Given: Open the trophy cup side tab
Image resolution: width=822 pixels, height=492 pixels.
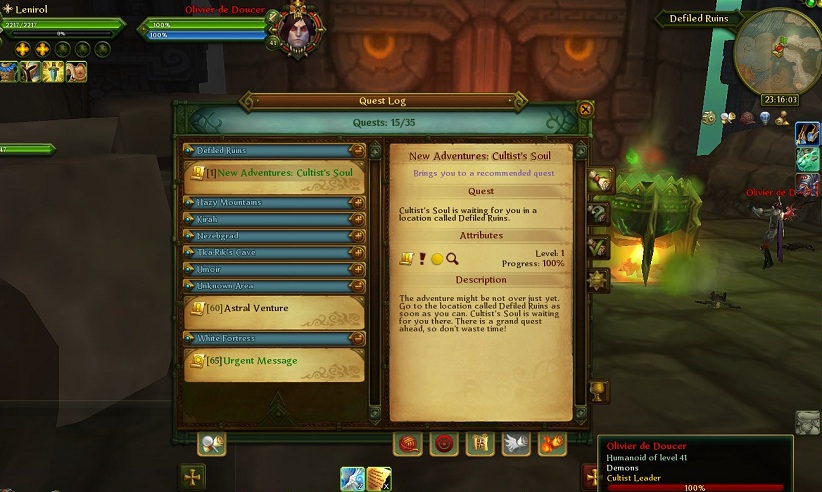Looking at the screenshot, I should pyautogui.click(x=599, y=390).
